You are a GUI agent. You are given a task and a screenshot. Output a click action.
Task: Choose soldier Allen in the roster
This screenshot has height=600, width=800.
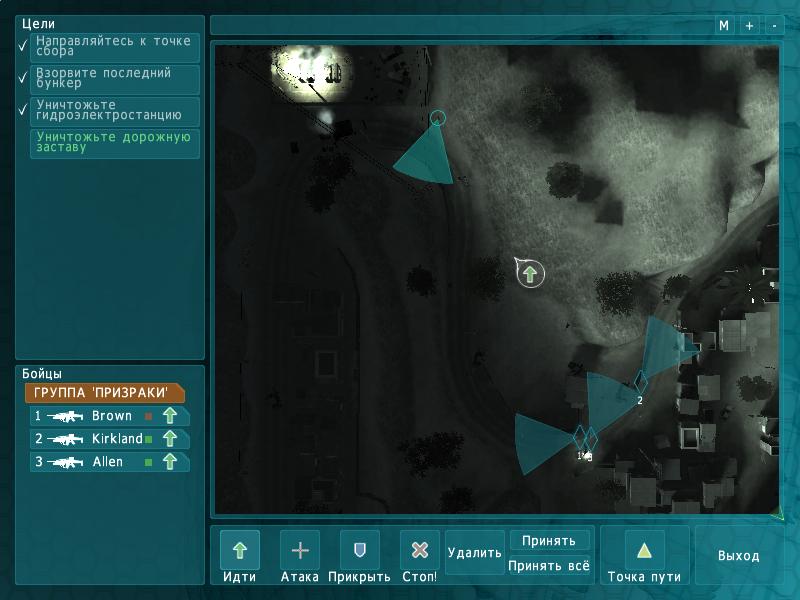coord(109,462)
